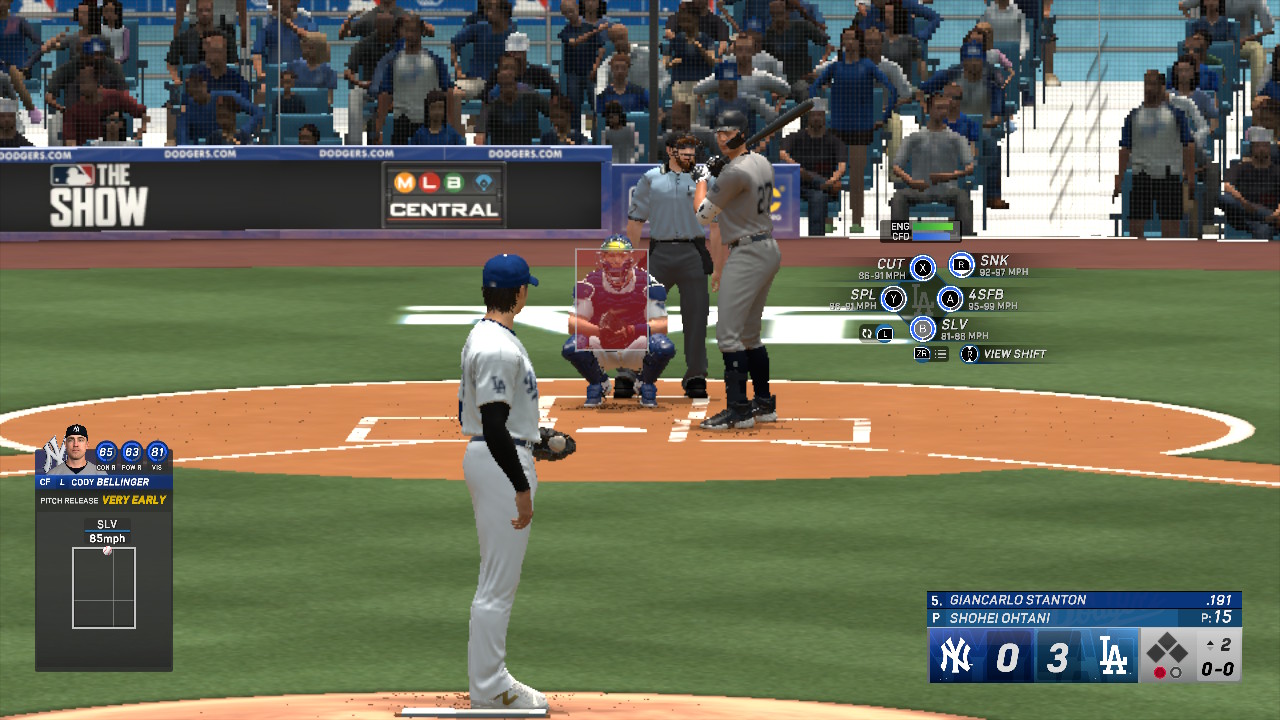Click the last-pitch location chart
Viewport: 1280px width, 720px height.
point(104,587)
